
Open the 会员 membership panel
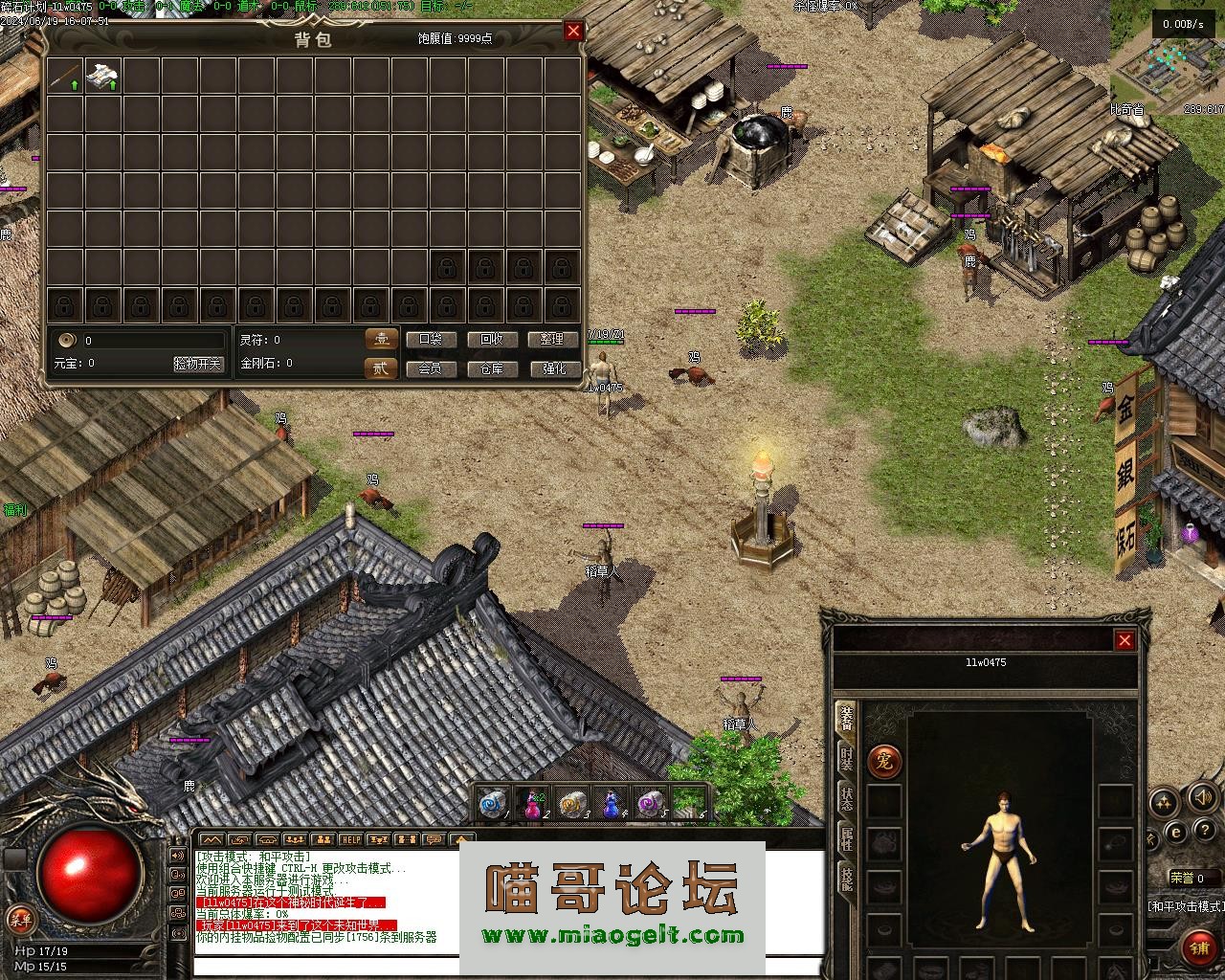[x=431, y=368]
